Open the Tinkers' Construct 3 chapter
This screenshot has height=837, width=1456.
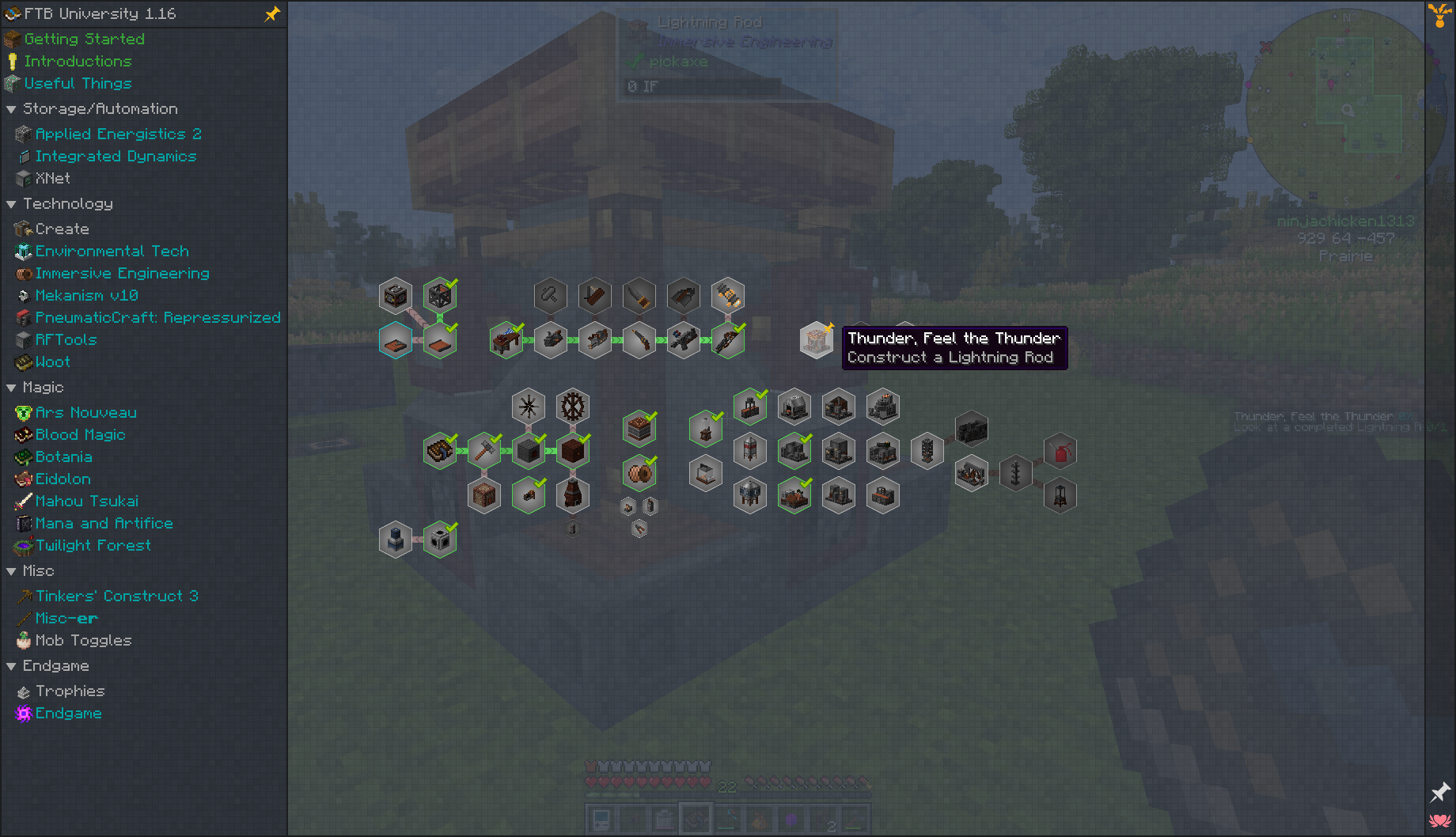pos(117,596)
